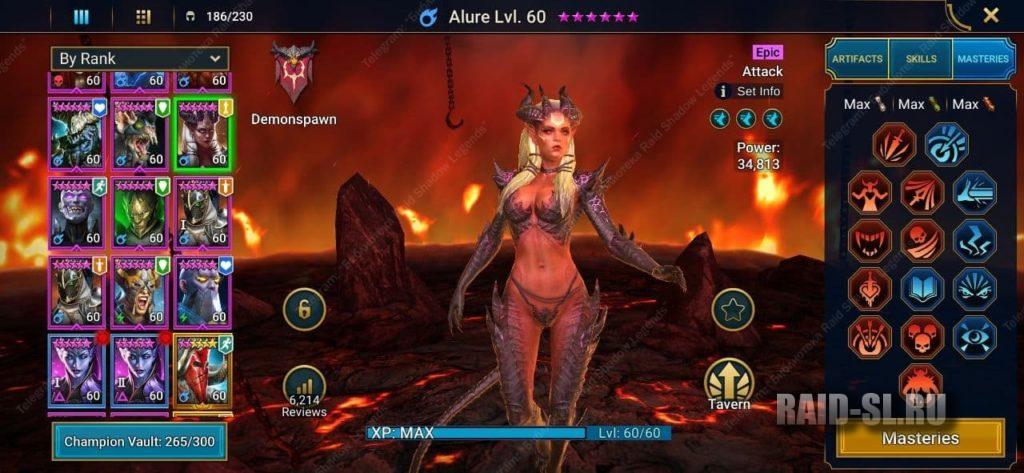Switch to the list view icon
Screen dimensions: 1024x473
coord(82,16)
